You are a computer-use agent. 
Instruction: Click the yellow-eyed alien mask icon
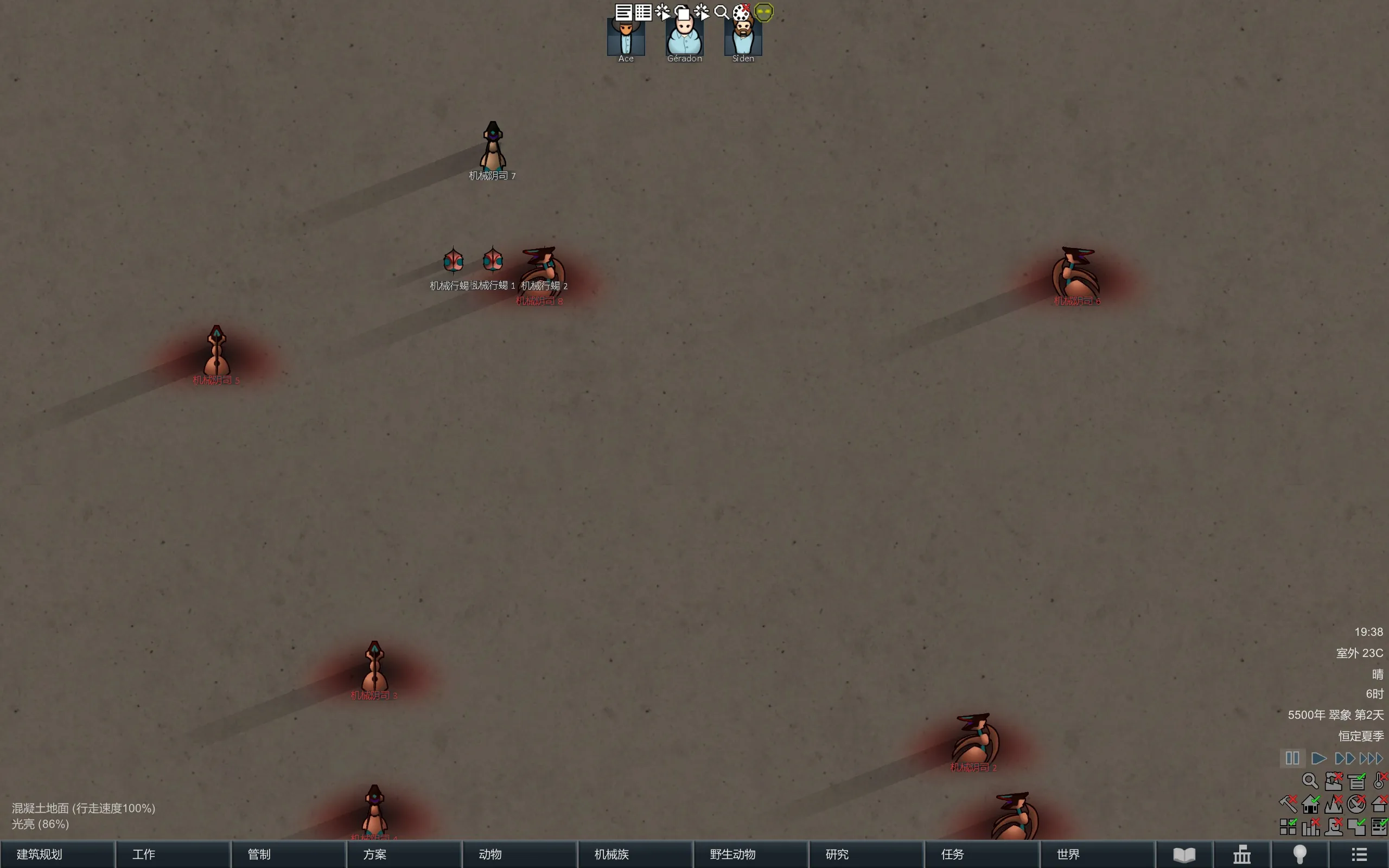(x=763, y=12)
